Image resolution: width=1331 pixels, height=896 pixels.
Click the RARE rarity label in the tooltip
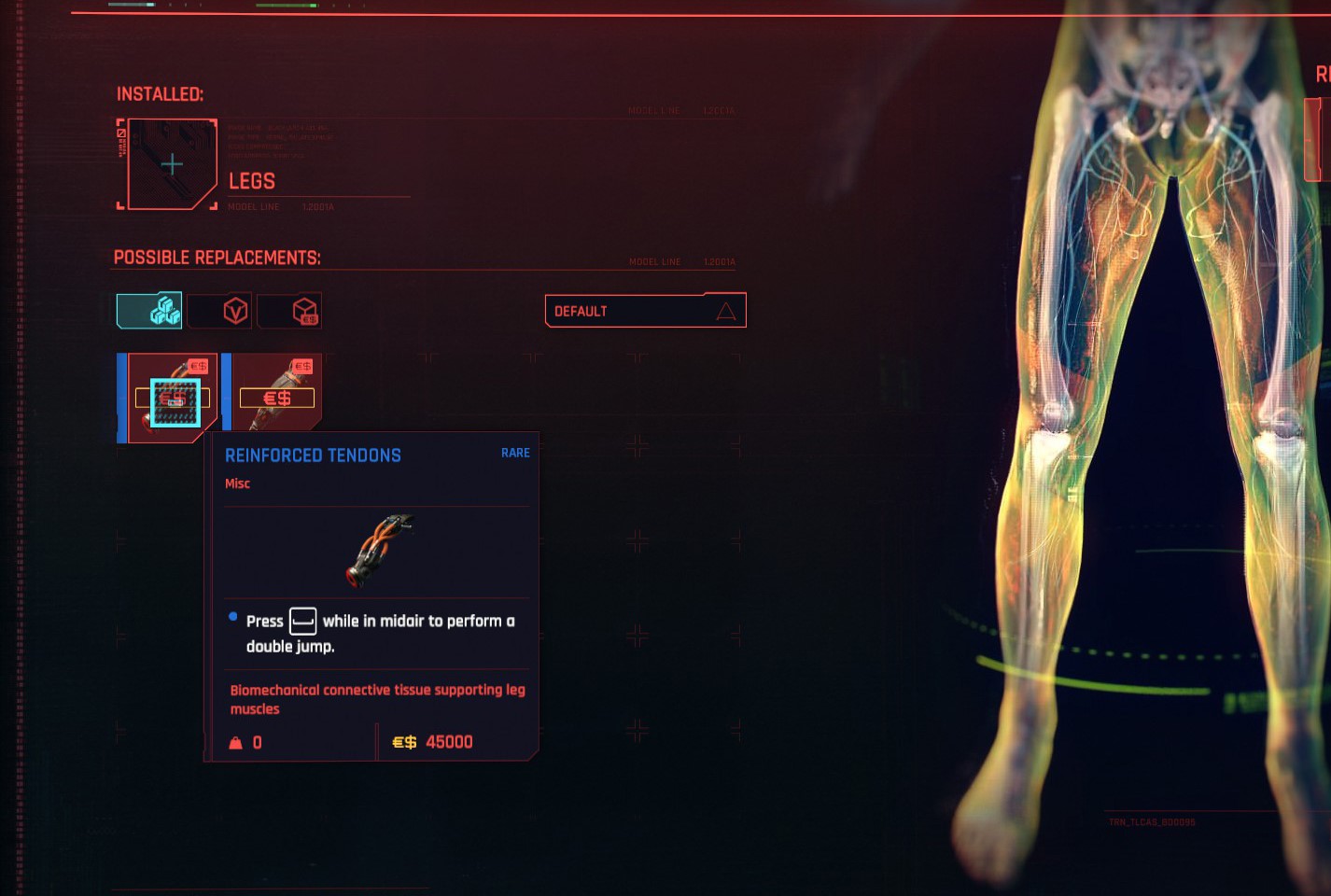pos(514,453)
